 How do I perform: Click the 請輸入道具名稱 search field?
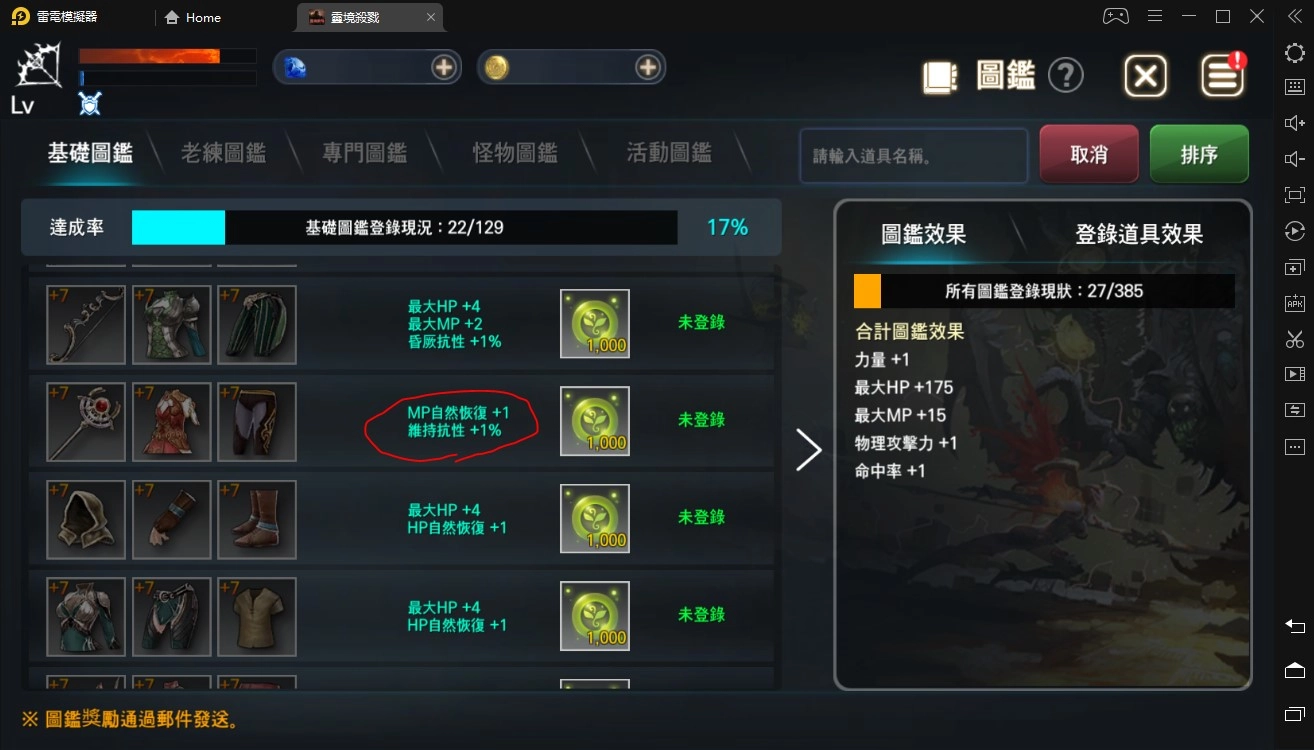(912, 155)
